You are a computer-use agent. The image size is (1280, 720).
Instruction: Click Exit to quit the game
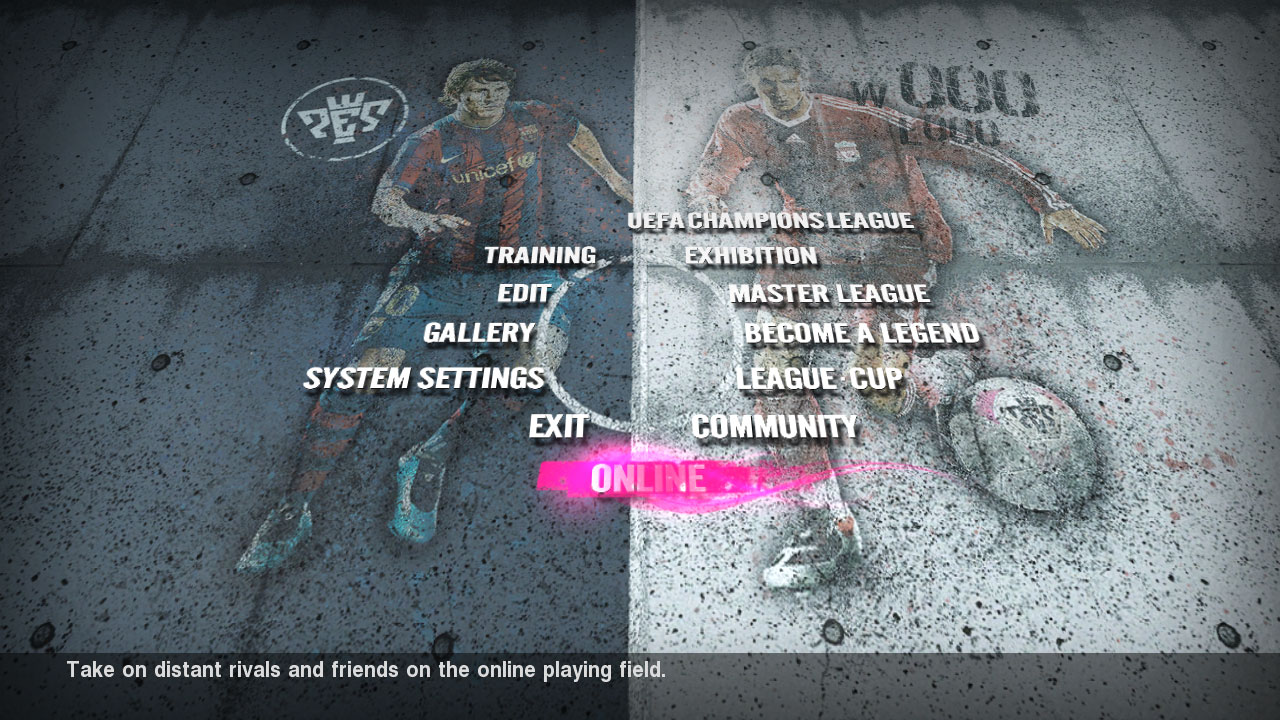point(558,427)
